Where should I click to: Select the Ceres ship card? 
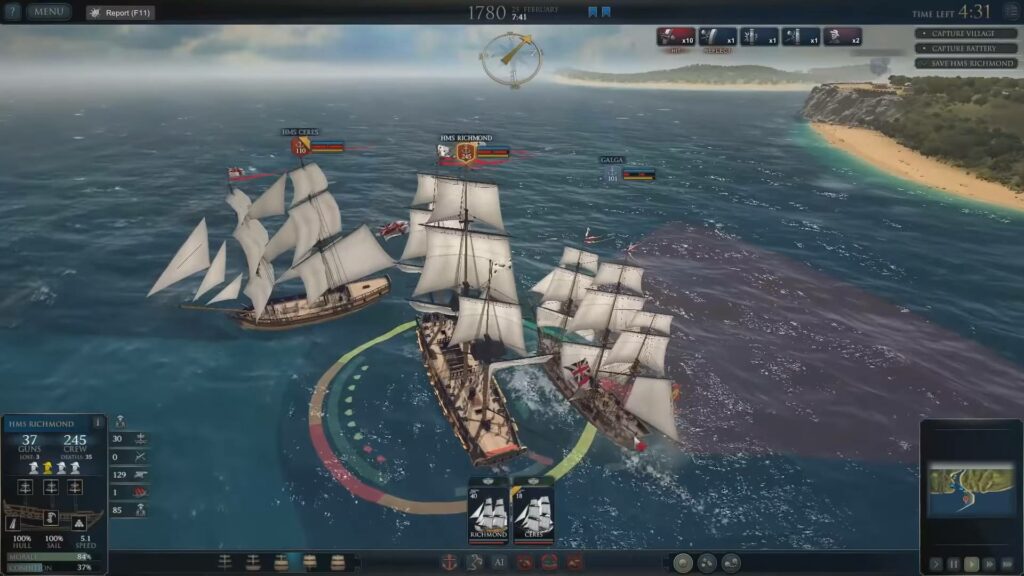coord(533,511)
